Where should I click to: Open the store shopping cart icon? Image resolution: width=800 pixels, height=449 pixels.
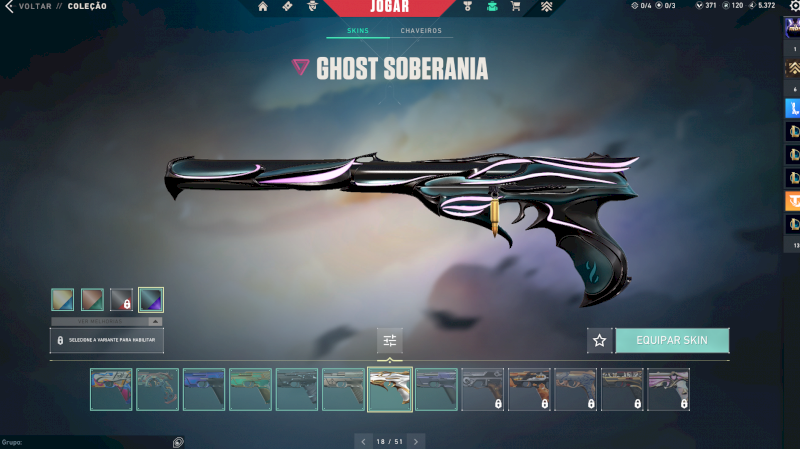coord(516,7)
